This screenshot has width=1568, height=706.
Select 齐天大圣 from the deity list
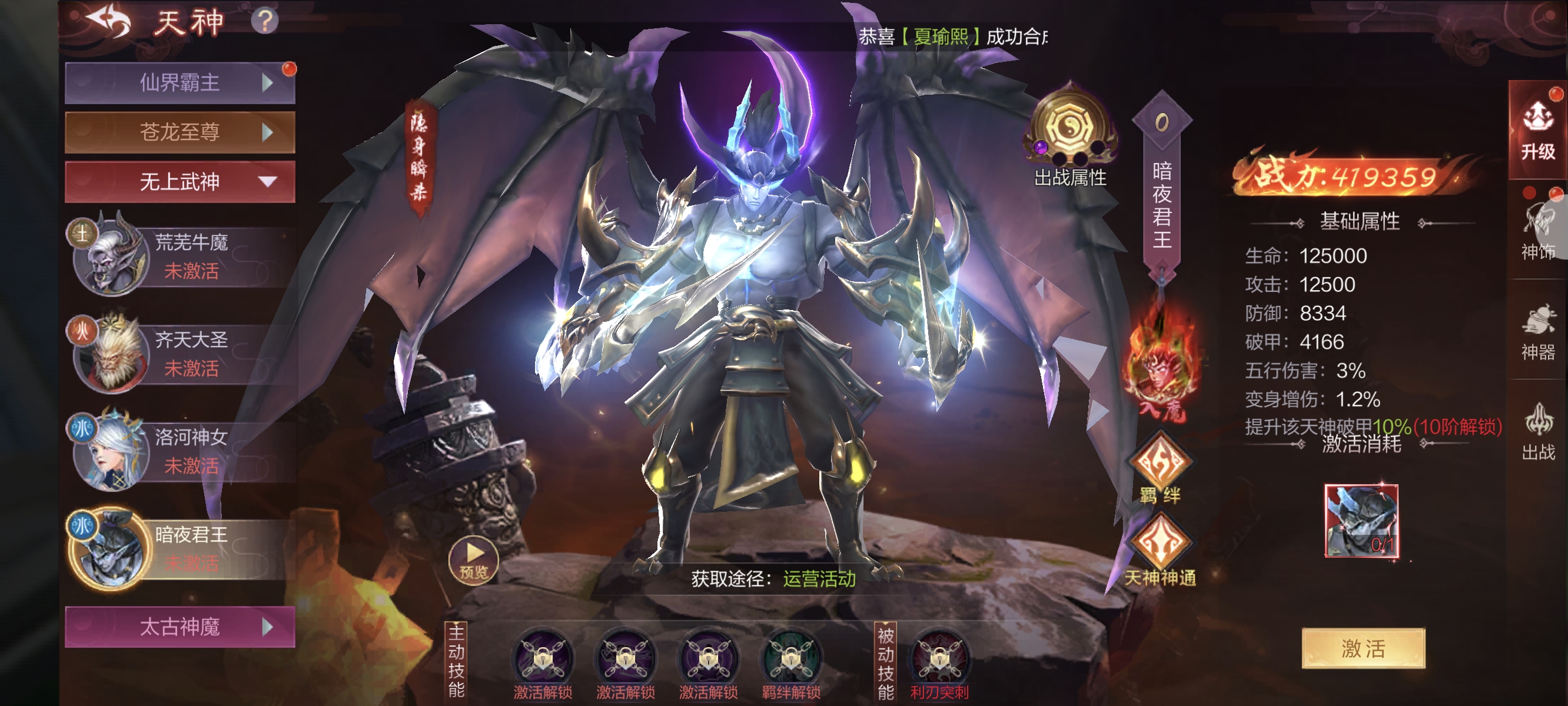coord(182,354)
